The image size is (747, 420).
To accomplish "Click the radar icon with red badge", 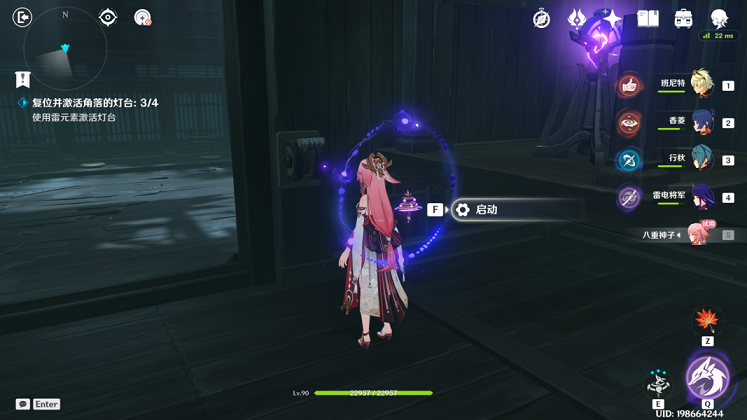I will pyautogui.click(x=143, y=17).
